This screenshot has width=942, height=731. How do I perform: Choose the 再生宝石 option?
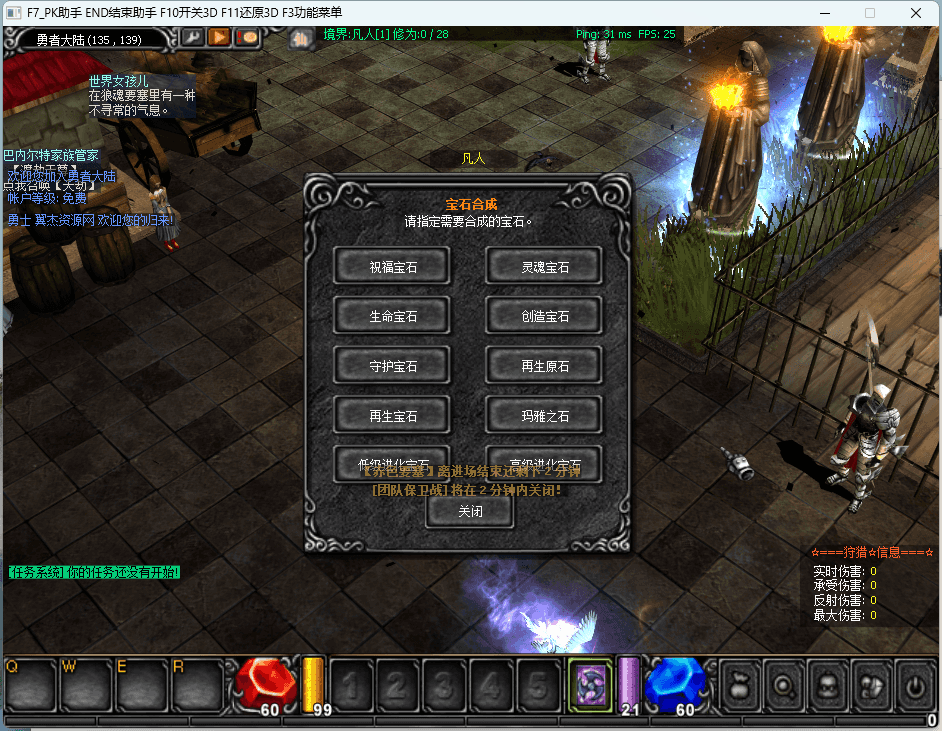392,415
